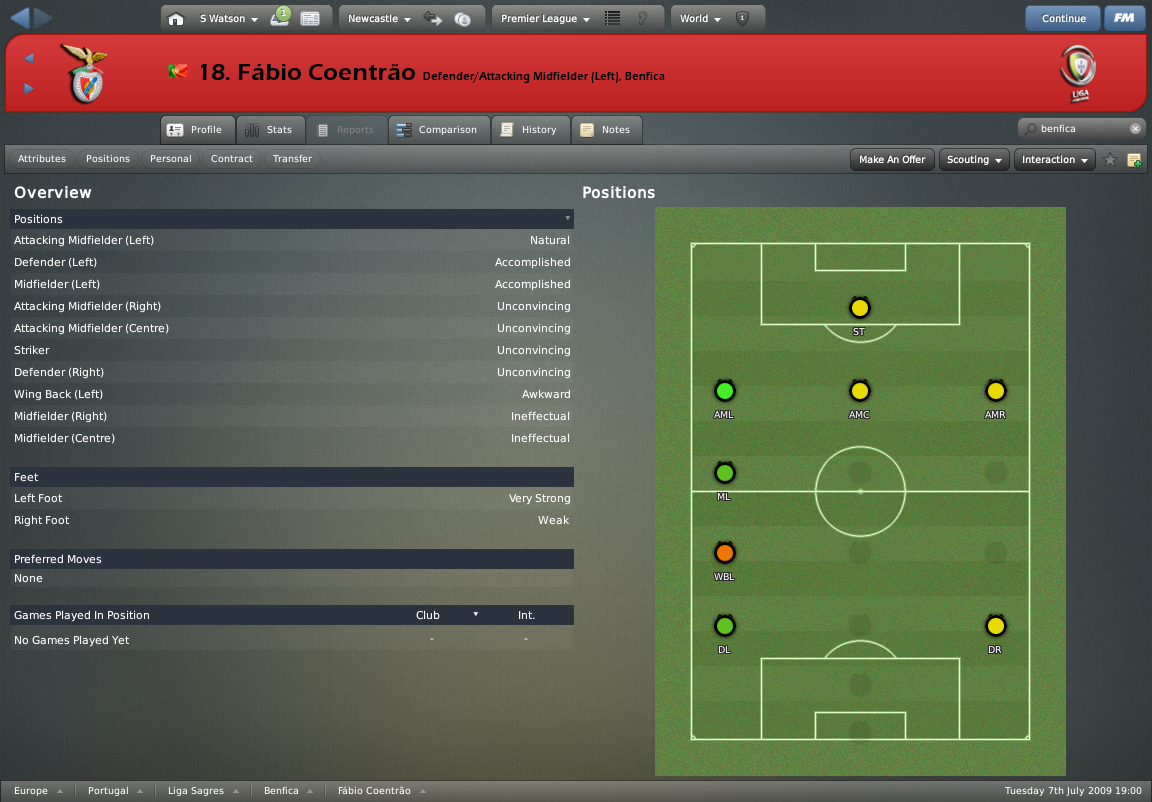Select the Personal sub-tab
Image resolution: width=1152 pixels, height=802 pixels.
(171, 159)
